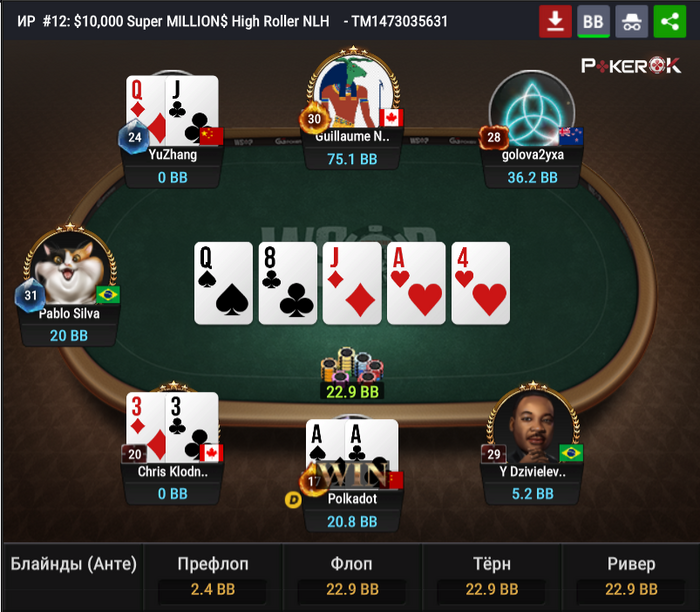
Task: Go to the Ривер street
Action: pos(631,577)
